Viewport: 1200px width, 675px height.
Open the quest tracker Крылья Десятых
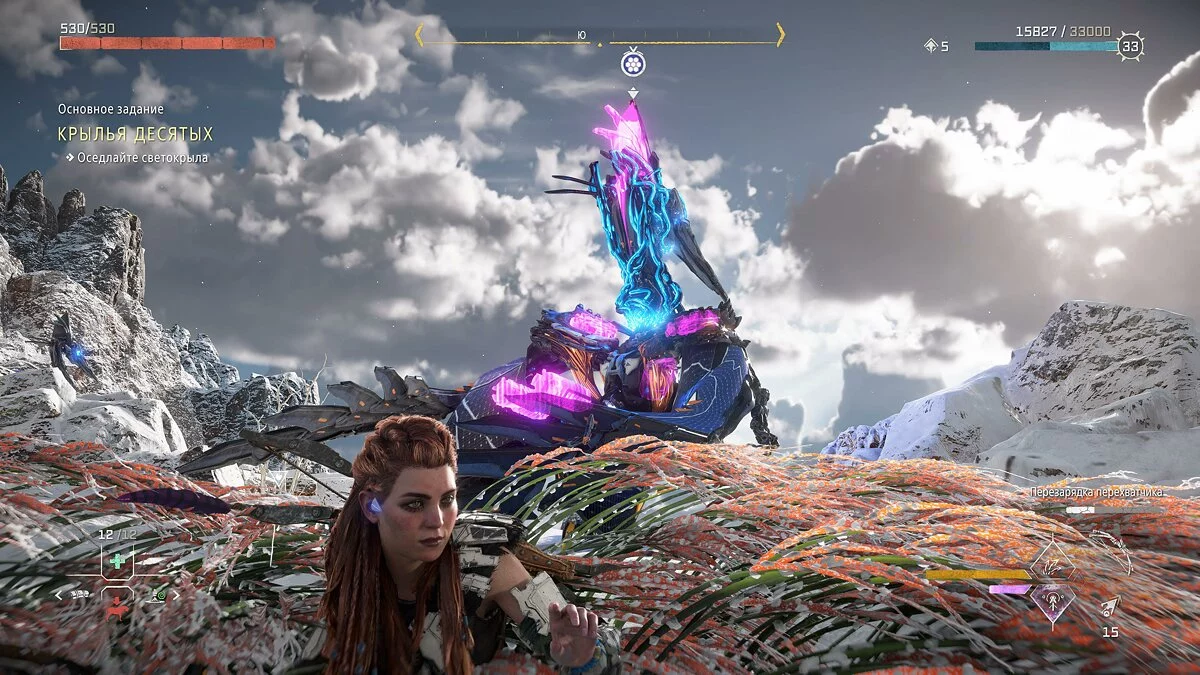[x=135, y=134]
